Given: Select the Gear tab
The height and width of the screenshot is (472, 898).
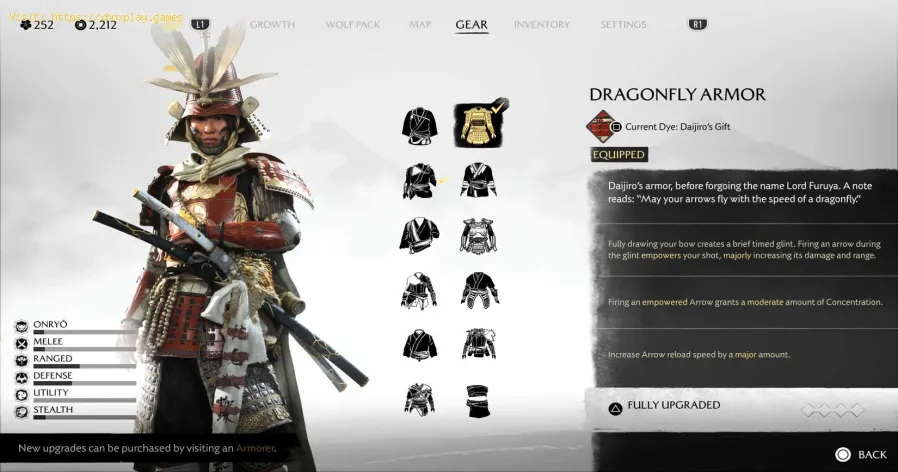Looking at the screenshot, I should pos(471,24).
